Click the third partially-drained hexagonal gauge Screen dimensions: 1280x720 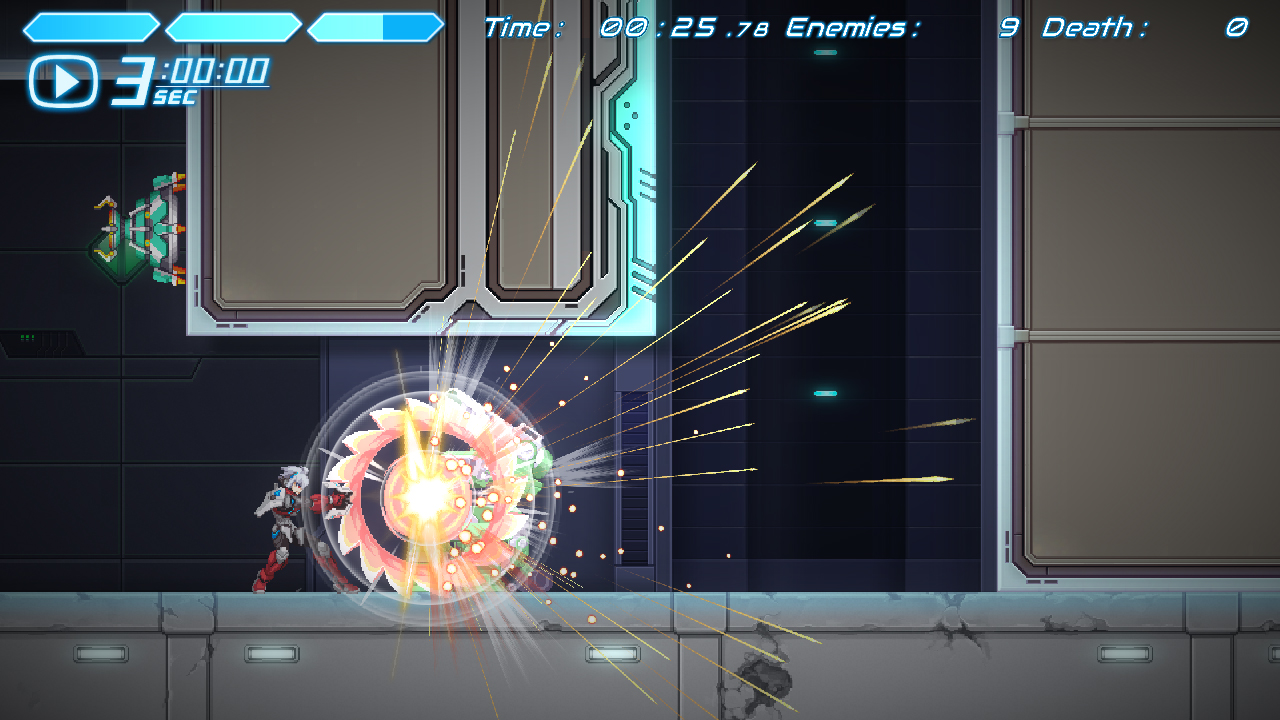(x=375, y=28)
